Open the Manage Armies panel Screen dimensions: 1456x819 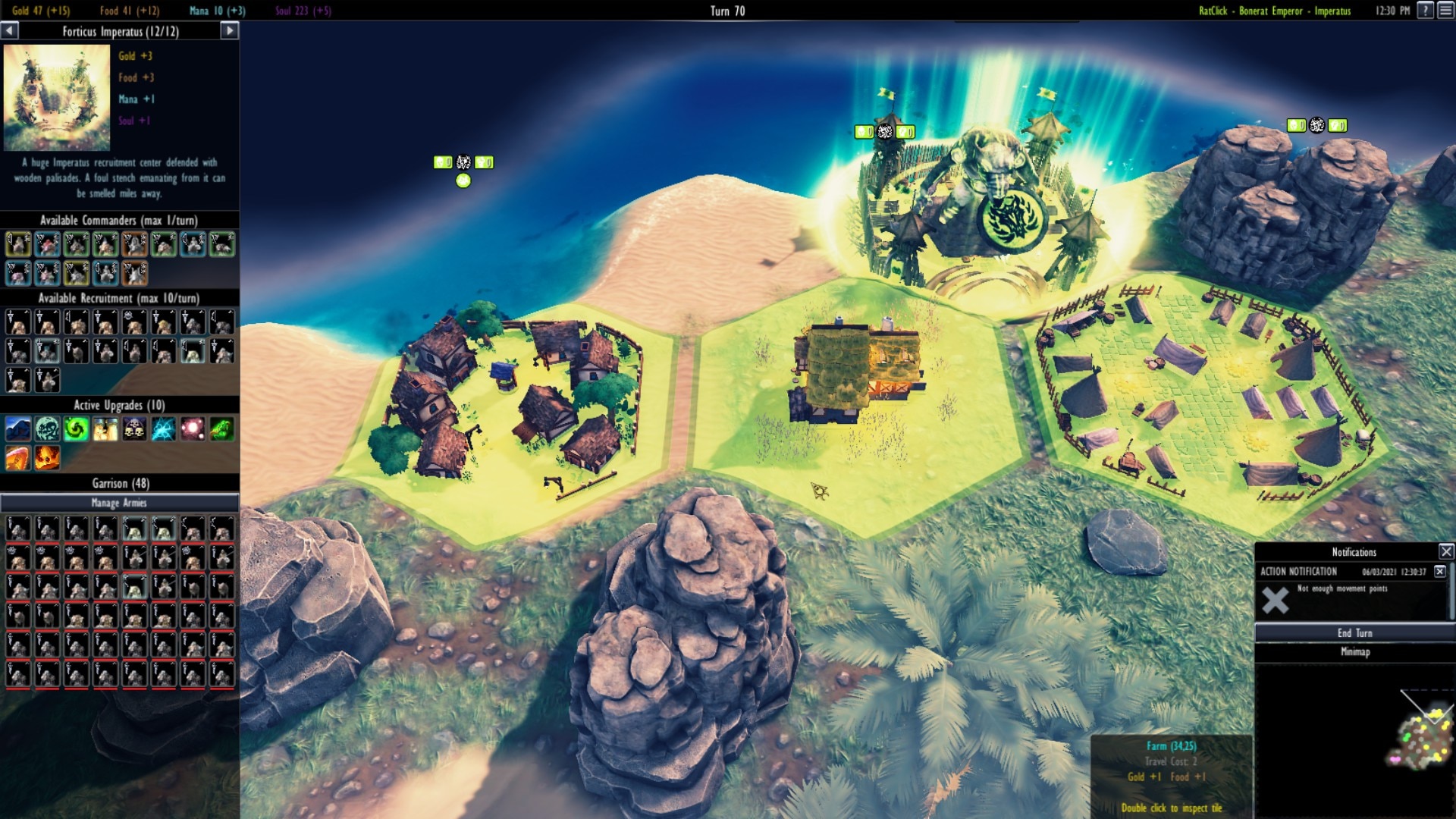pyautogui.click(x=120, y=503)
